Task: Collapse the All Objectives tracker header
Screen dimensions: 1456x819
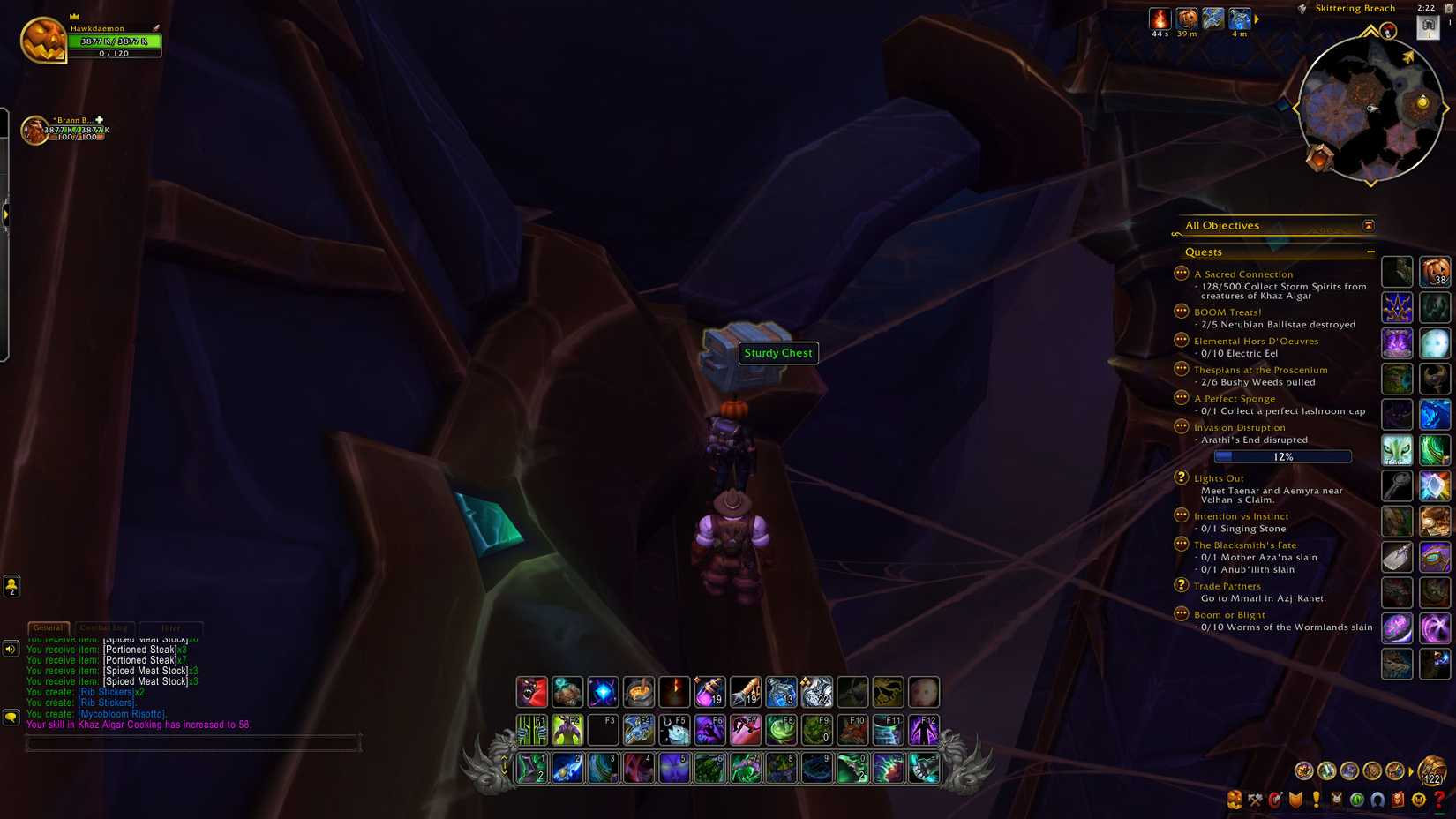Action: click(x=1369, y=225)
